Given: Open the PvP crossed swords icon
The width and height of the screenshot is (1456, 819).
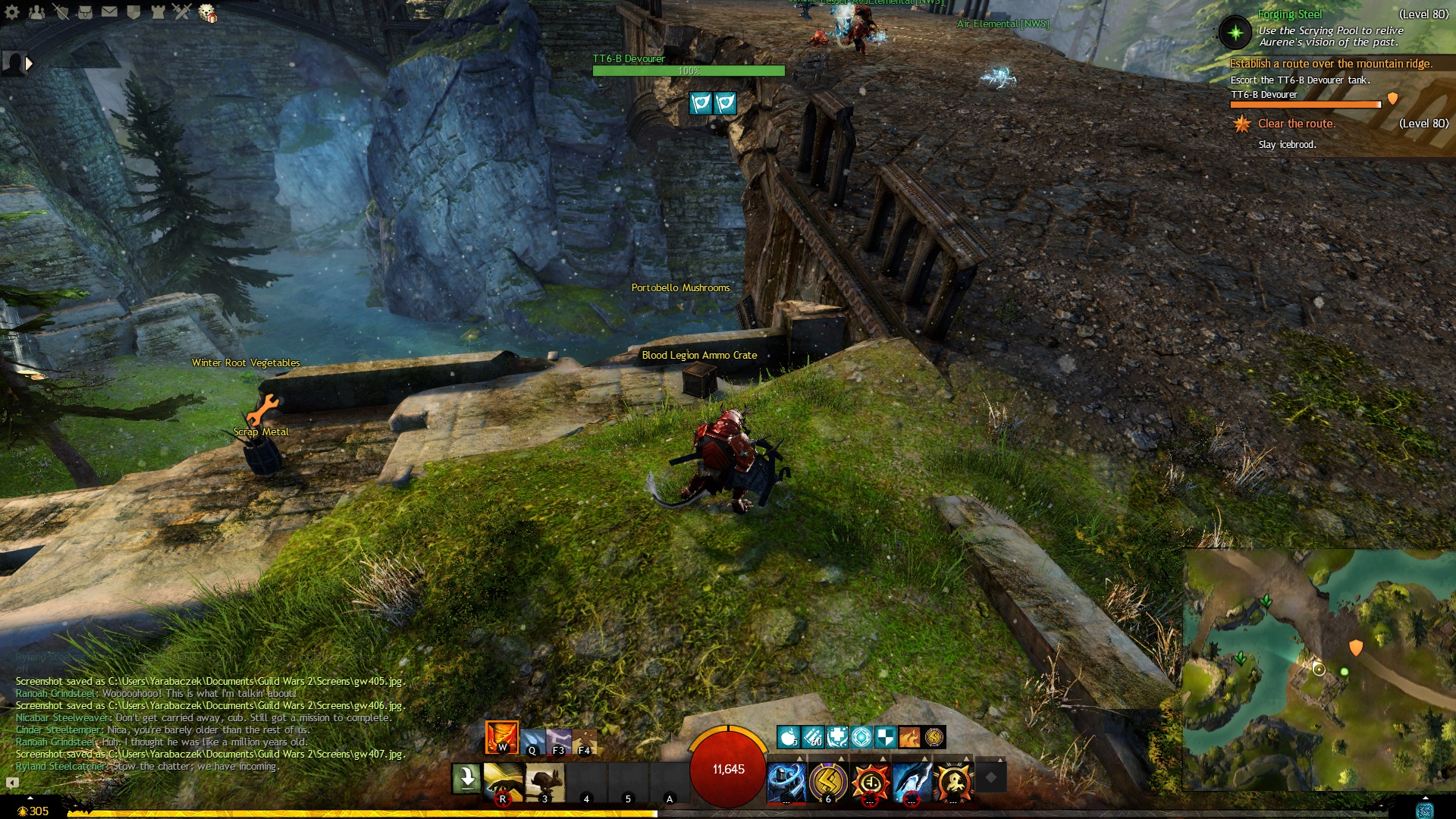Looking at the screenshot, I should pyautogui.click(x=182, y=12).
